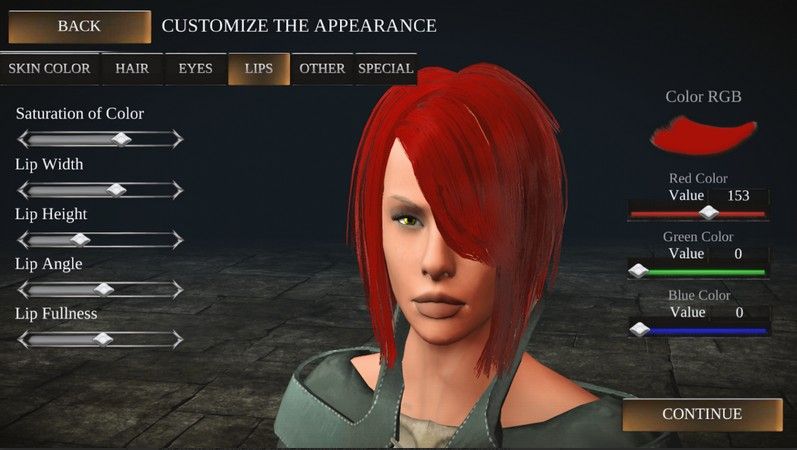
Task: Choose the Lips tab
Action: pos(258,69)
